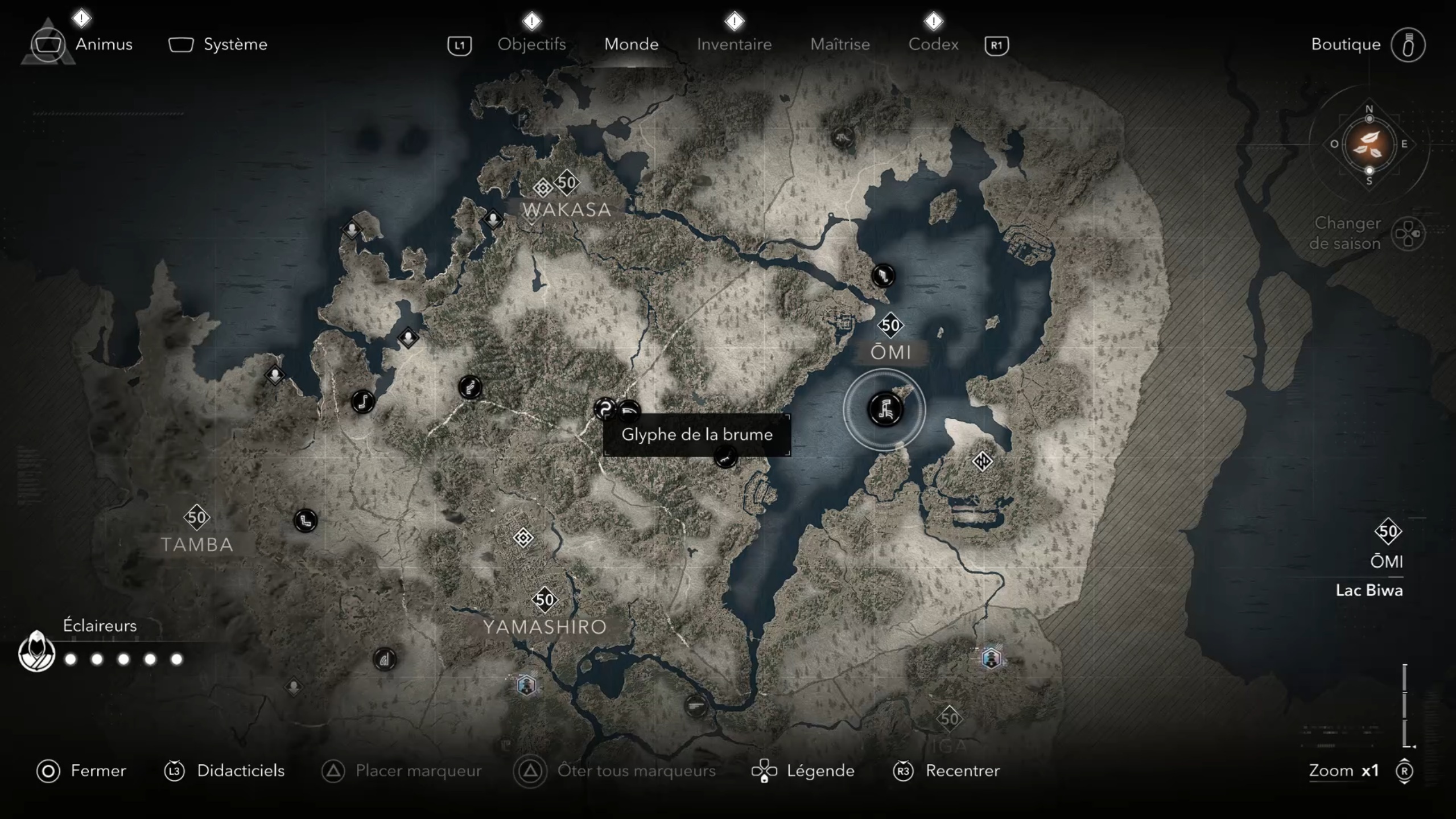Select the Tamba region label
Image resolution: width=1456 pixels, height=819 pixels.
click(x=197, y=544)
